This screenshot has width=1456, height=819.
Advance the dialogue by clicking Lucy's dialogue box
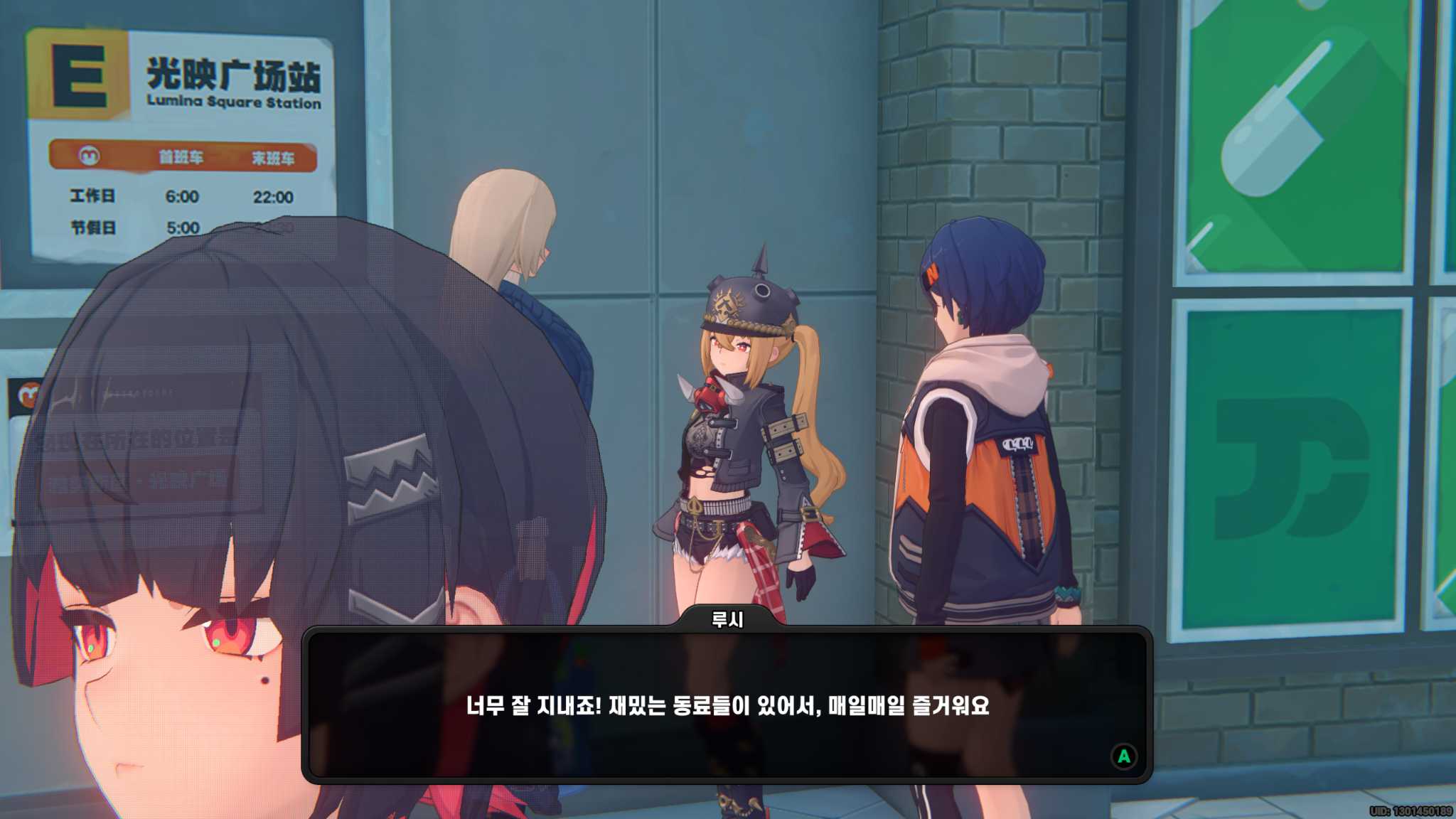point(727,705)
